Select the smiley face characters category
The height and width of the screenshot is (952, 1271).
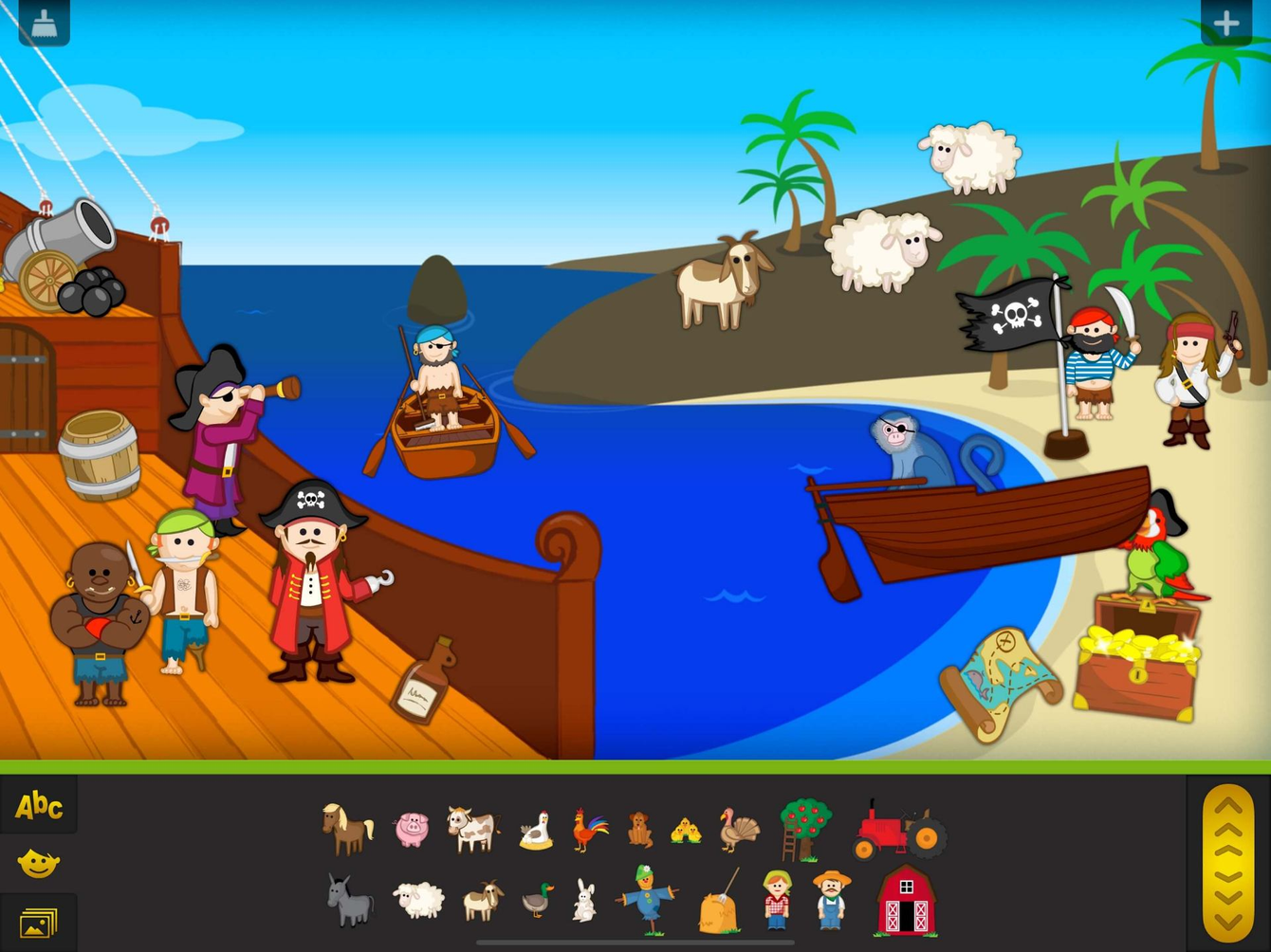(x=38, y=863)
